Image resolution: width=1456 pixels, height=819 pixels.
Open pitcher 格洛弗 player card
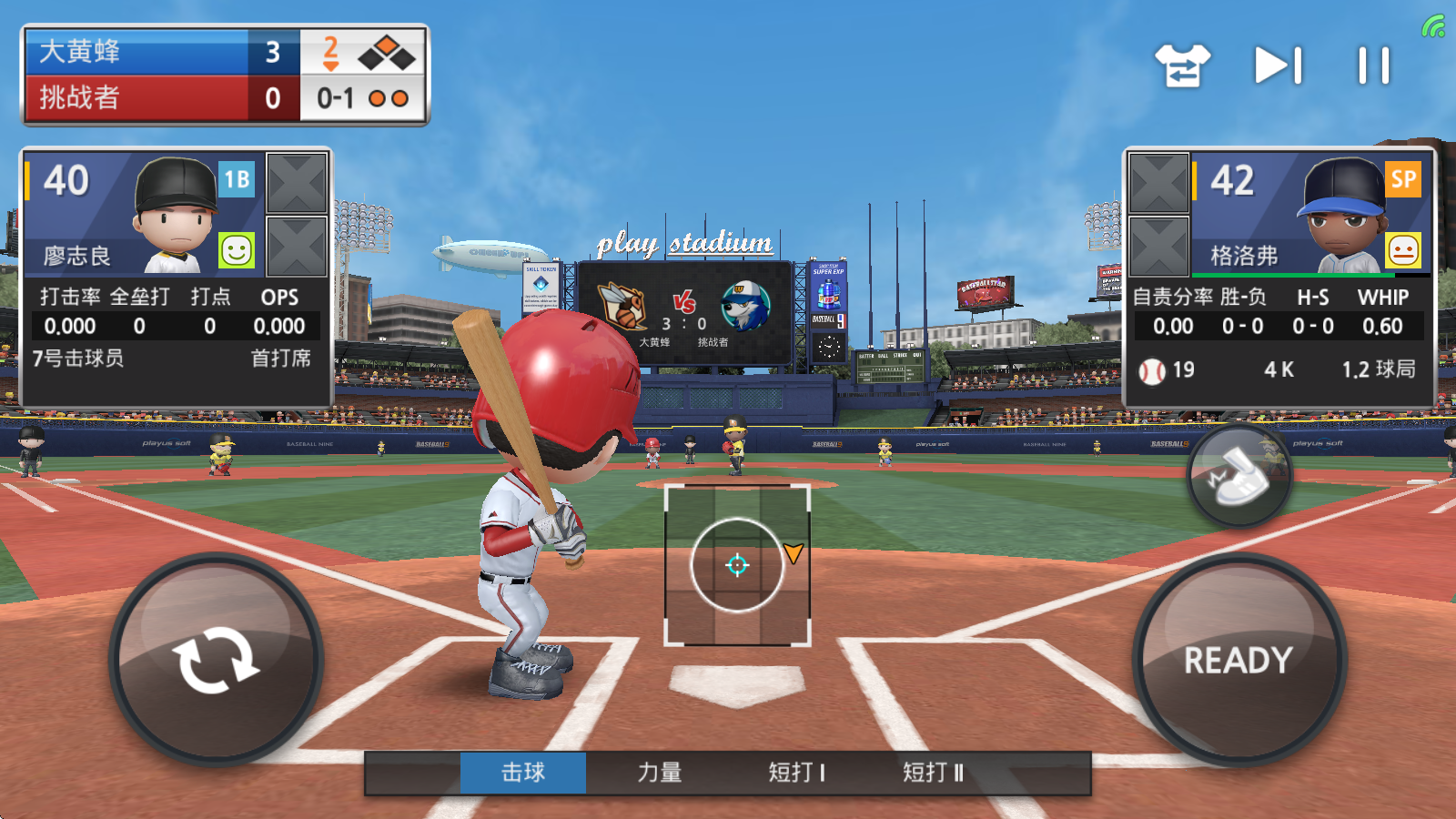pos(1310,215)
